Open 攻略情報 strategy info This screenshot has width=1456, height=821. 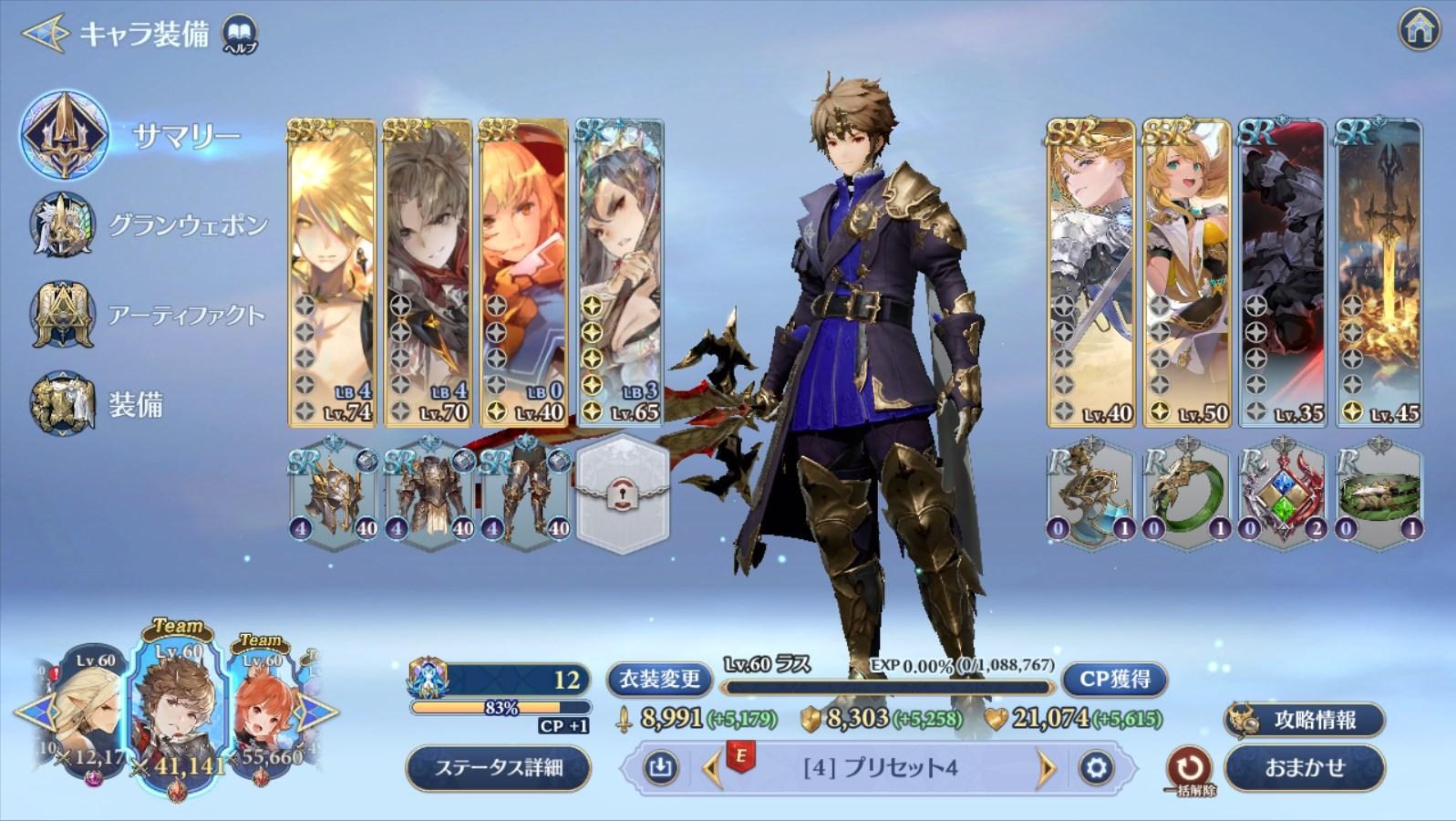tap(1304, 720)
